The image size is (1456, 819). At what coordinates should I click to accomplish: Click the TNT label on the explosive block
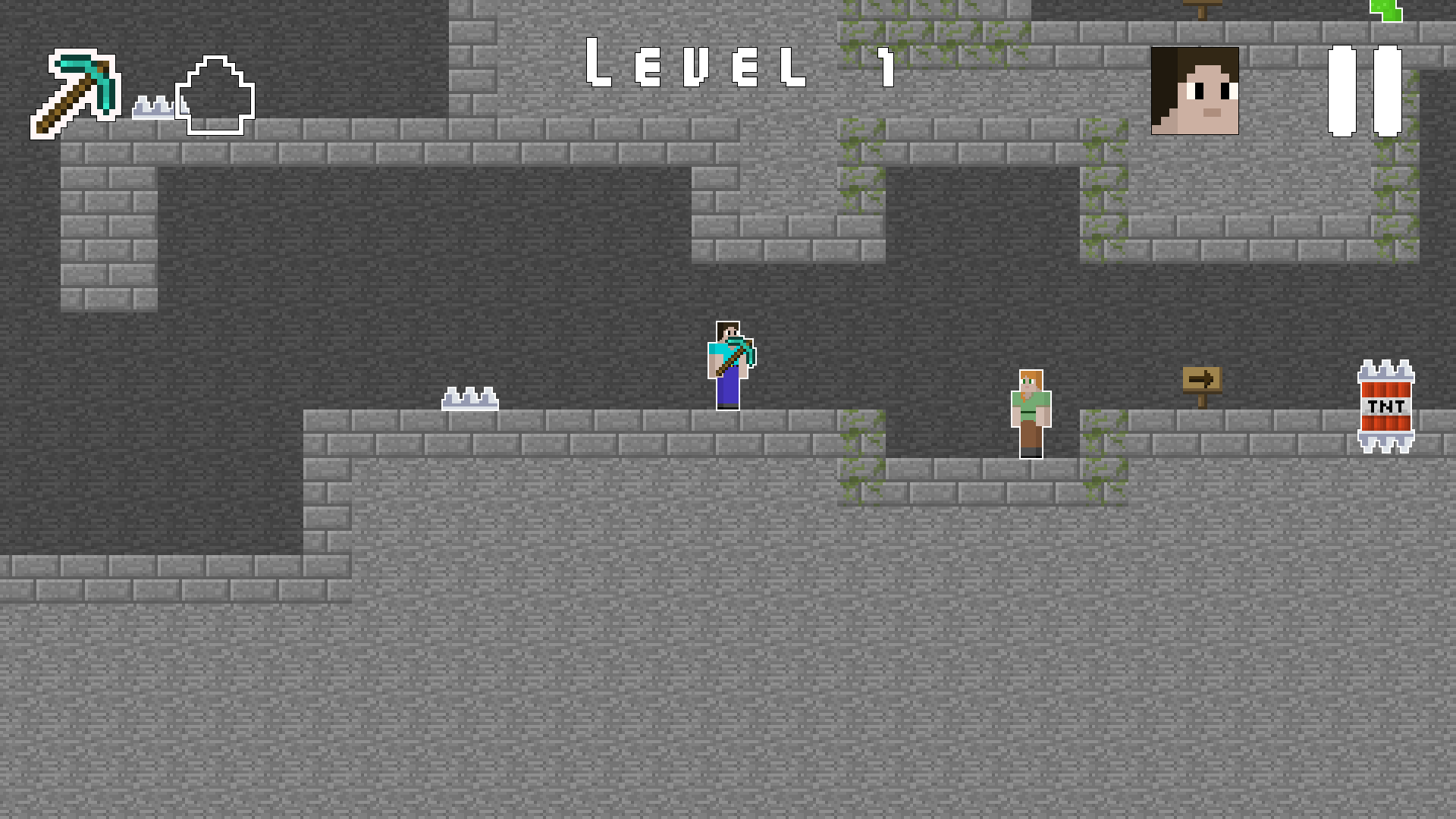pyautogui.click(x=1385, y=407)
